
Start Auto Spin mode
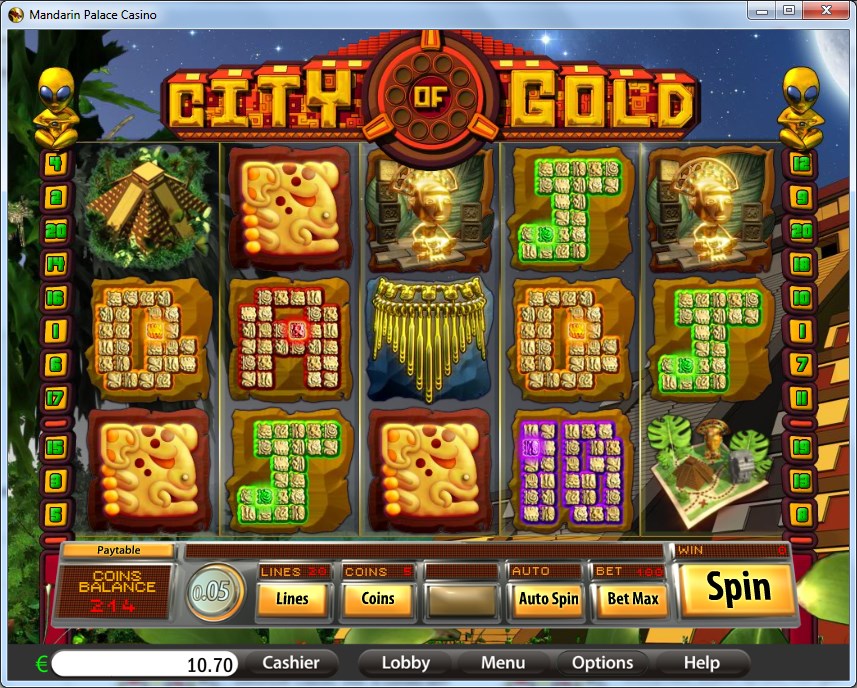coord(548,599)
